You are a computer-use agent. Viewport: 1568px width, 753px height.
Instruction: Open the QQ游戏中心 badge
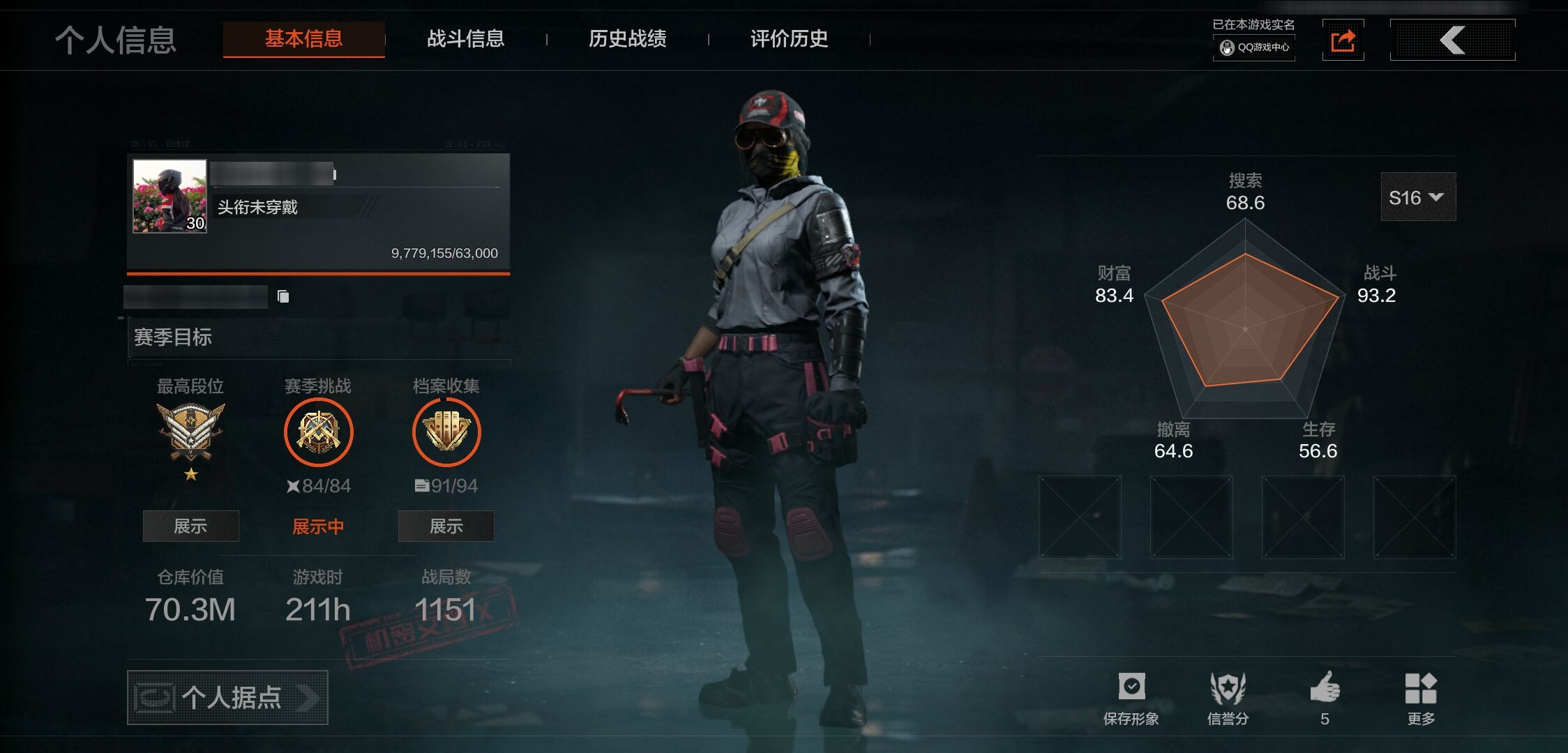[1254, 47]
